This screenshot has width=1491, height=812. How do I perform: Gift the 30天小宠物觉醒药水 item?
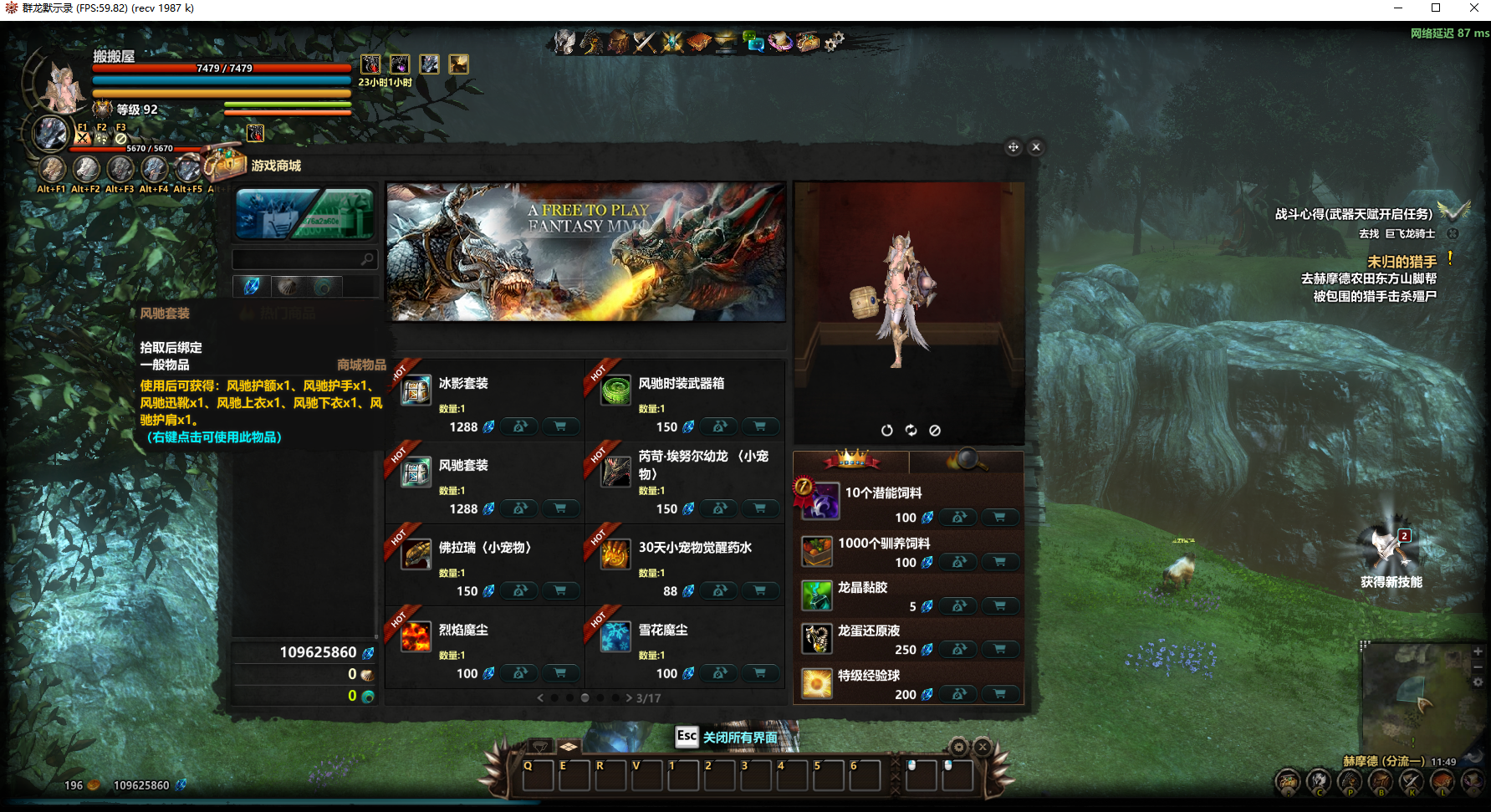click(x=719, y=590)
